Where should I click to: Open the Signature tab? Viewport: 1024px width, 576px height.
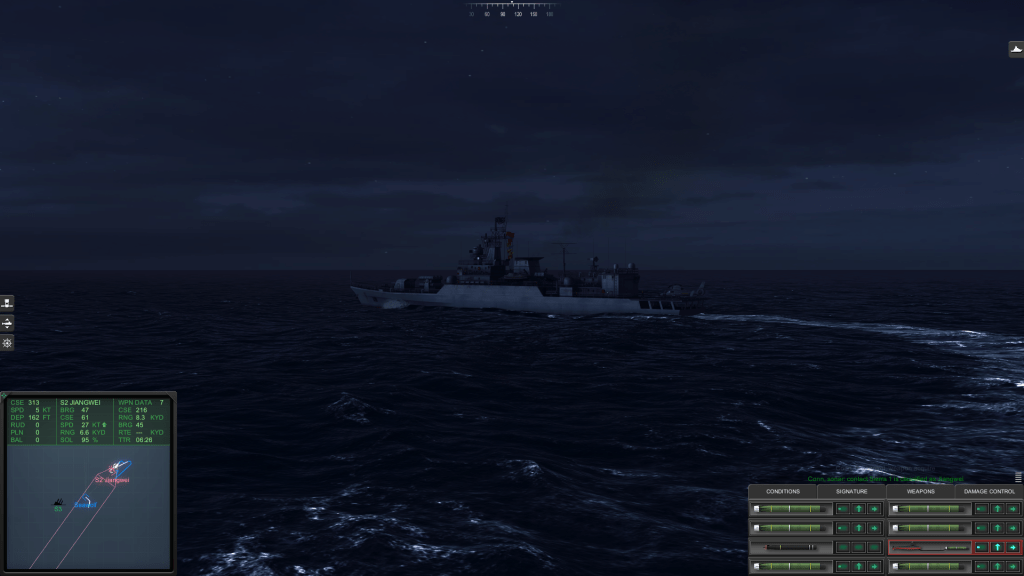click(852, 491)
